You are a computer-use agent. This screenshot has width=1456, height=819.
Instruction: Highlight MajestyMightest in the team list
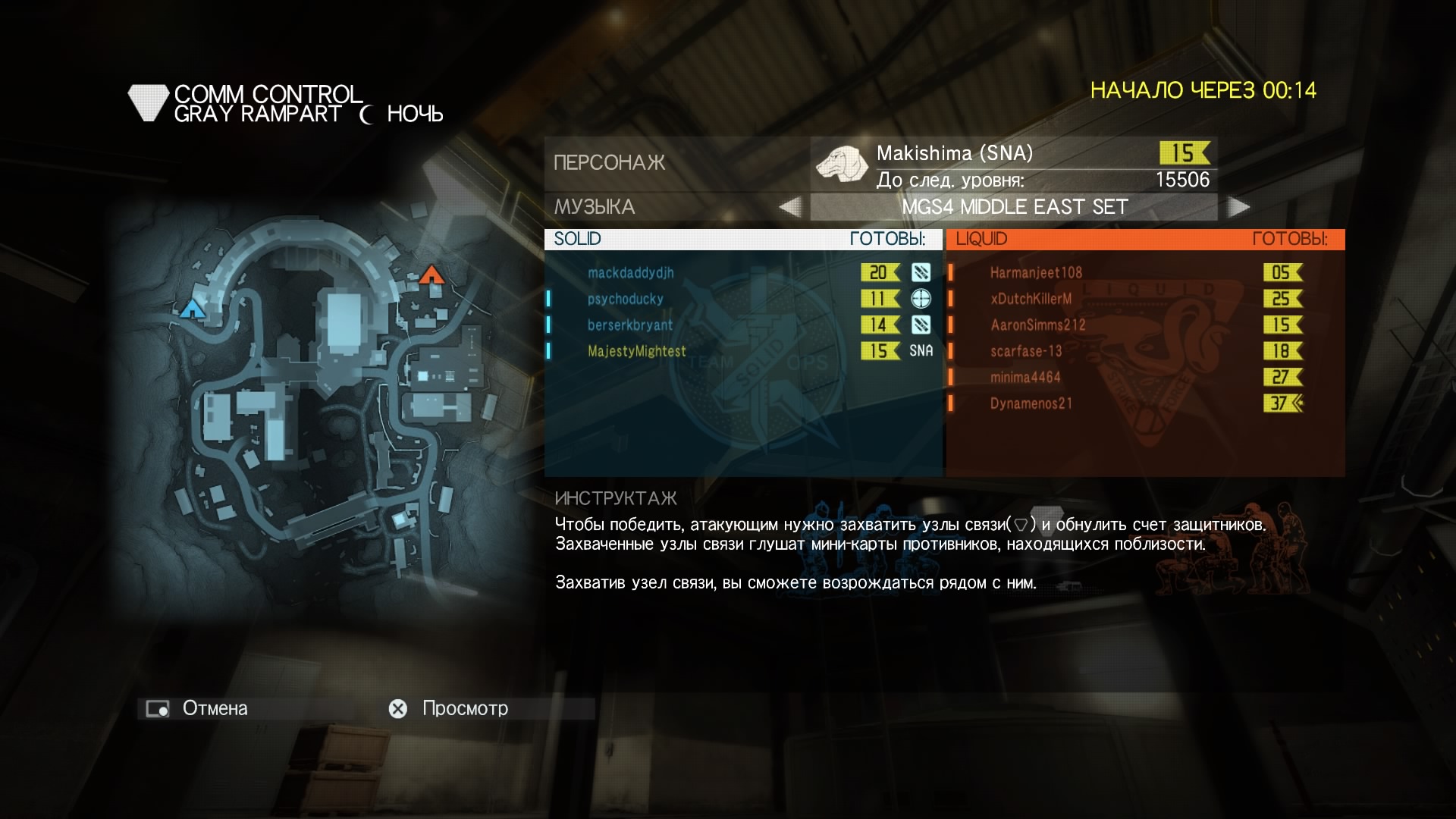click(636, 351)
